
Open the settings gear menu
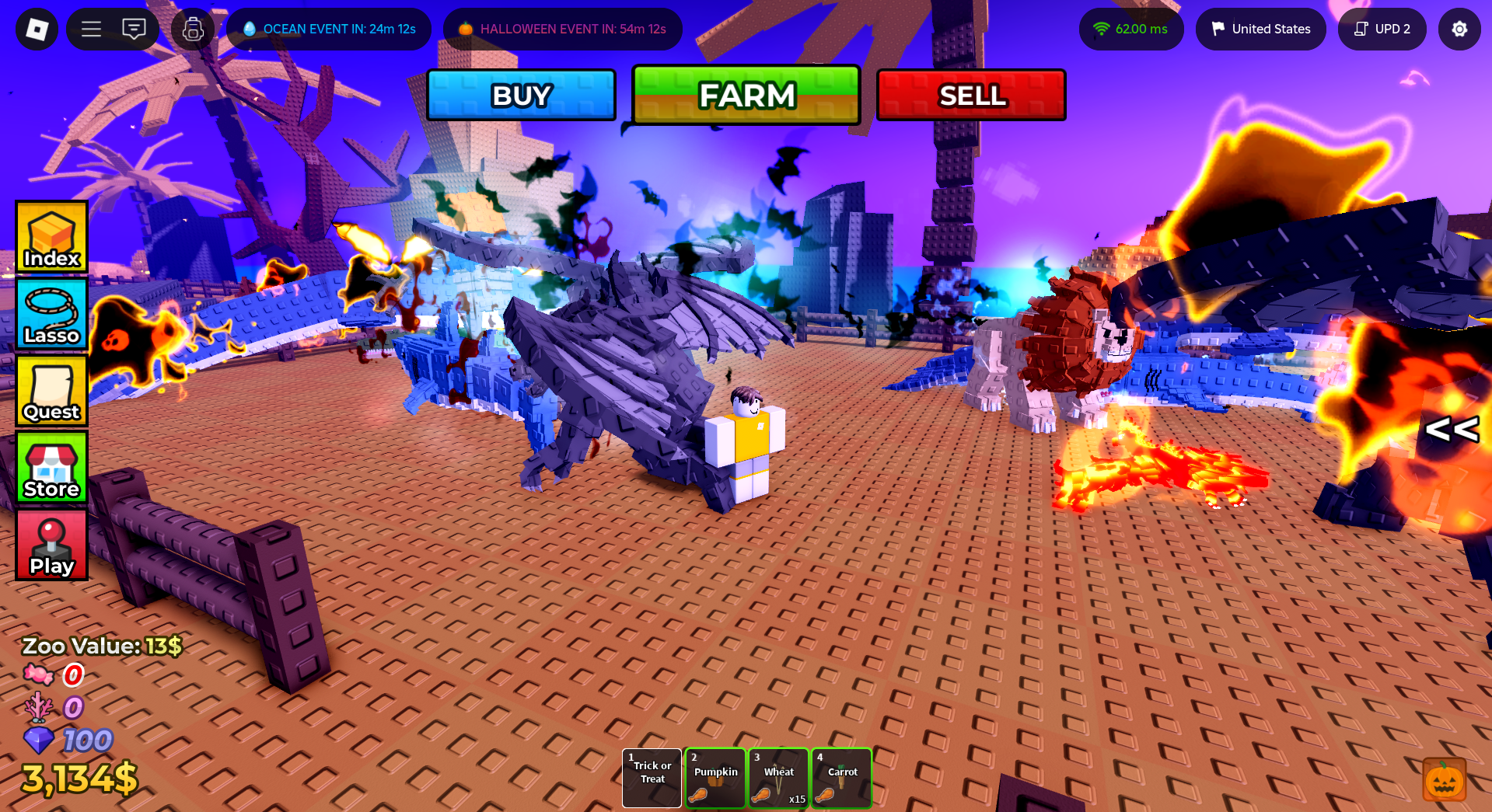coord(1459,29)
